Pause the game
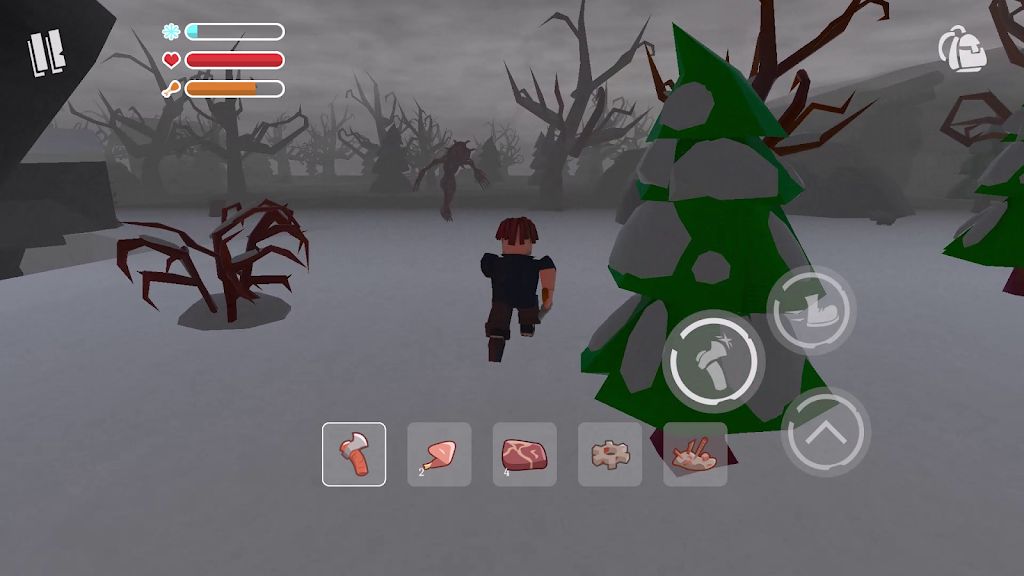 47,51
